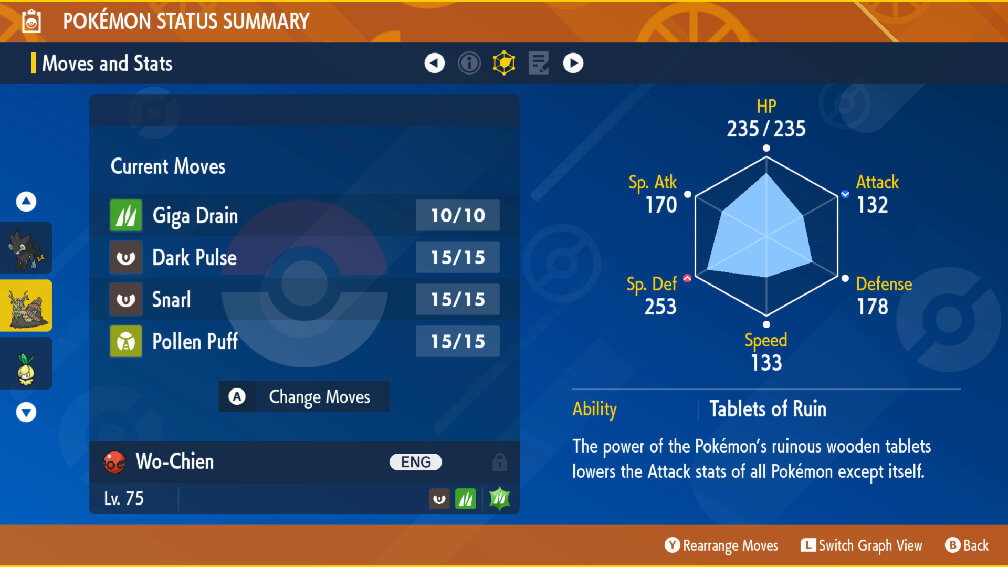Click Rearrange Moves option
The image size is (1008, 567).
point(722,545)
